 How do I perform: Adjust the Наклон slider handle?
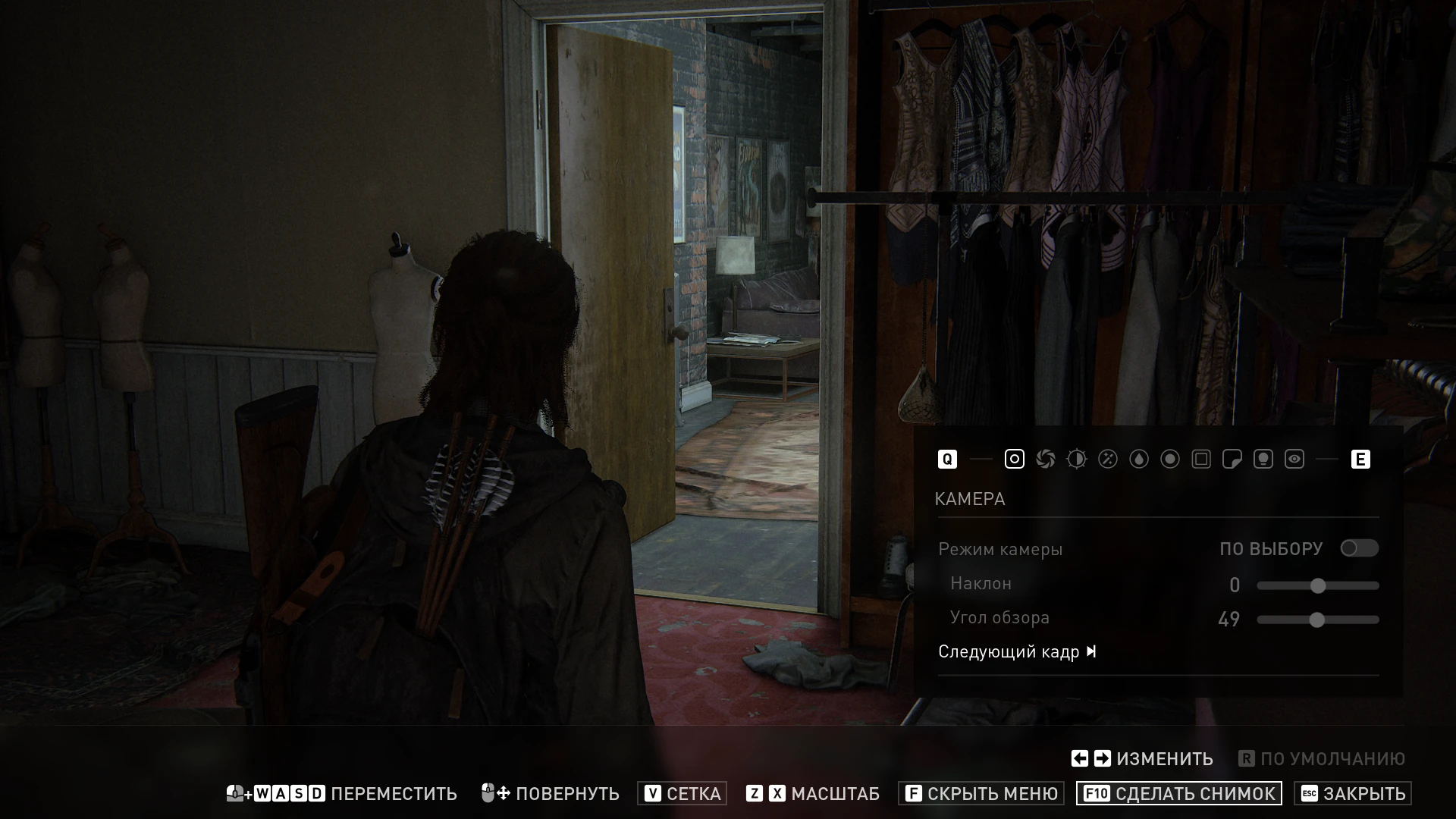pos(1318,585)
